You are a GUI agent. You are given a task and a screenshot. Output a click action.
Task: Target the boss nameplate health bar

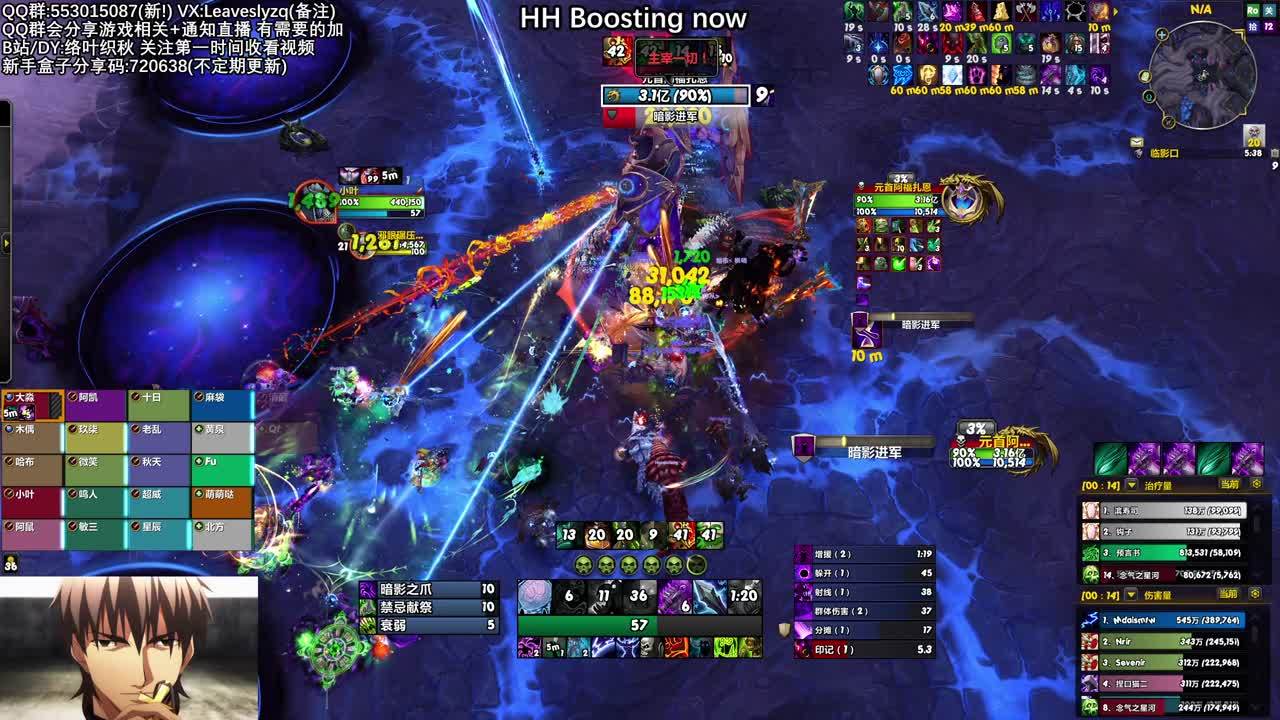click(x=675, y=96)
